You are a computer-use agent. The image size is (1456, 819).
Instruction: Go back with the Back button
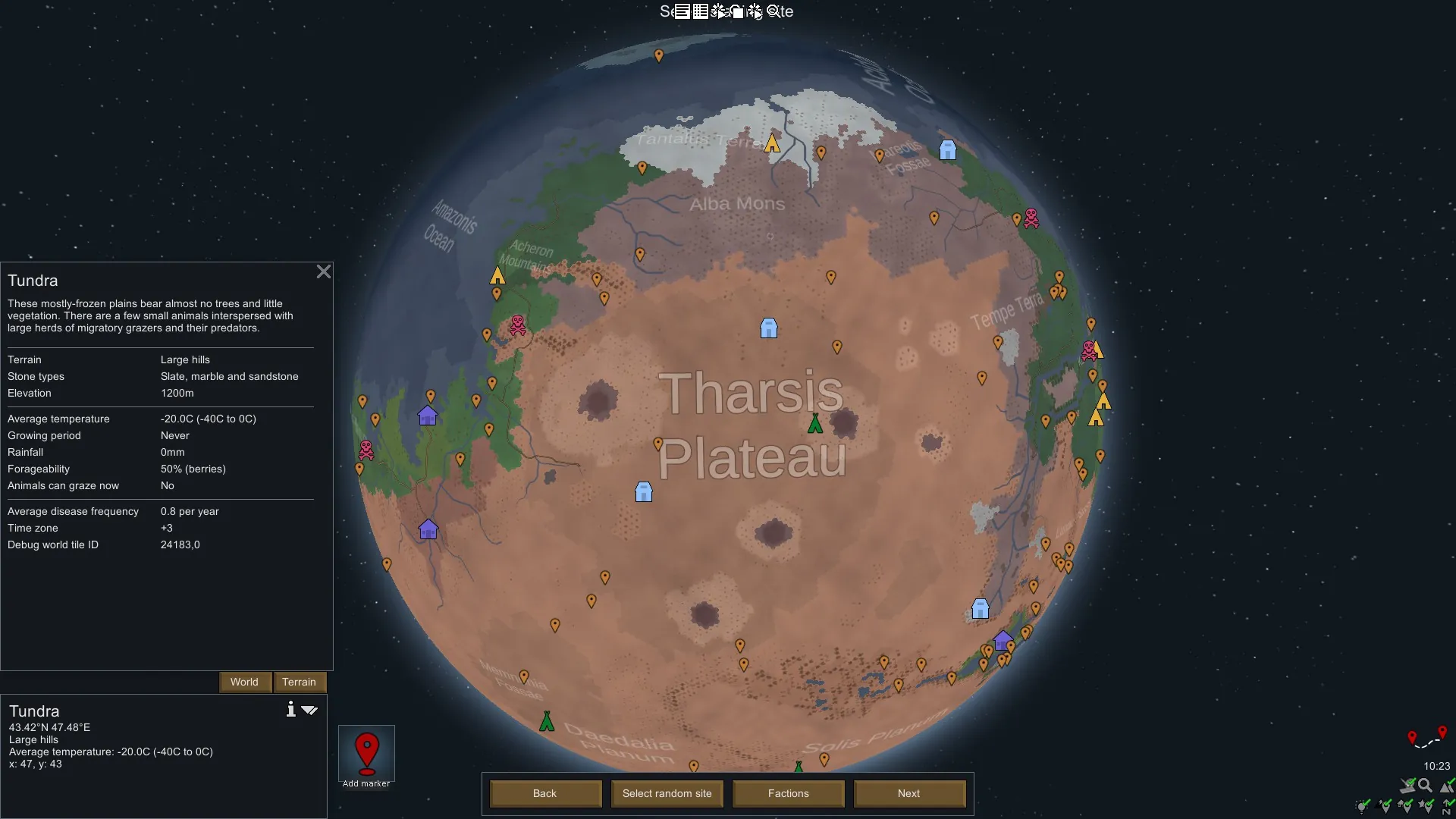(x=544, y=793)
